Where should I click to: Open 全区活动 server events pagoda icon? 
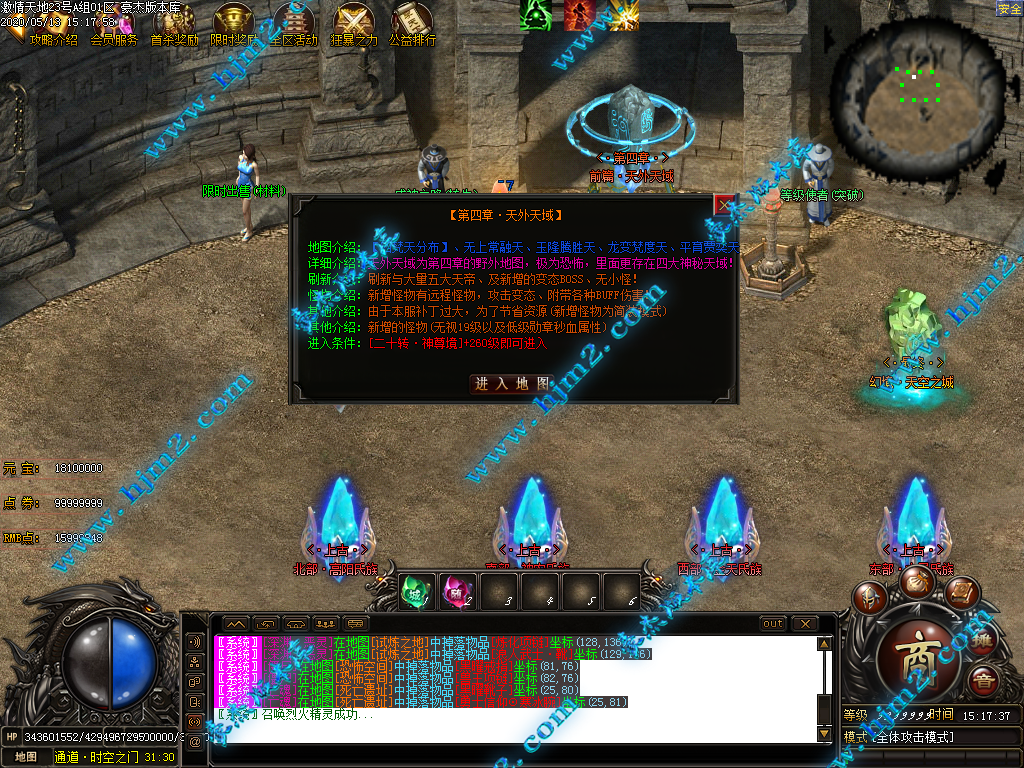coord(293,25)
